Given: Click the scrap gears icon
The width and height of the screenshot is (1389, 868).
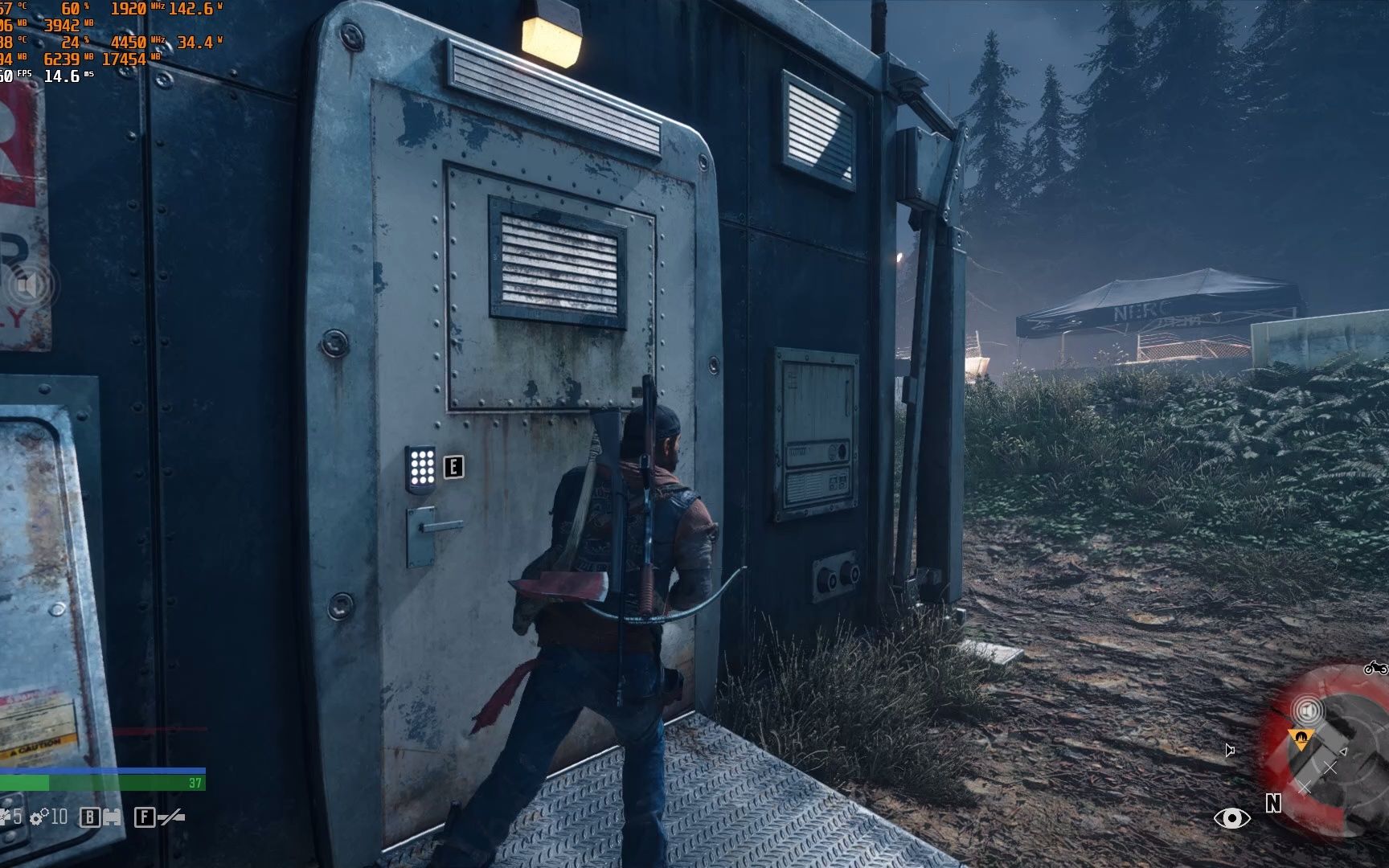Looking at the screenshot, I should pos(39,818).
